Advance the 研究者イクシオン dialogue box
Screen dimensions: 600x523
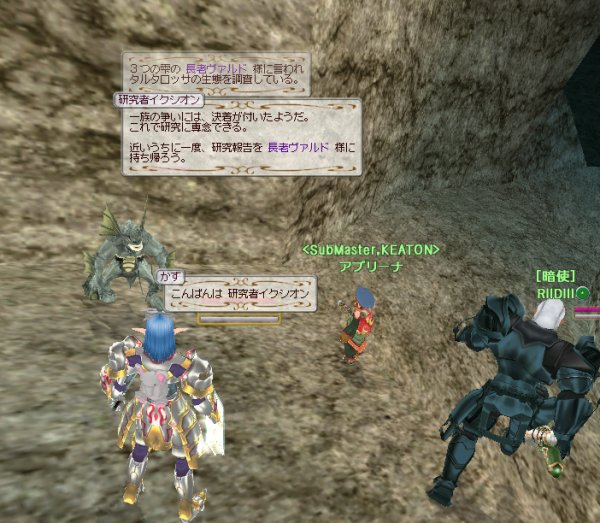(240, 137)
